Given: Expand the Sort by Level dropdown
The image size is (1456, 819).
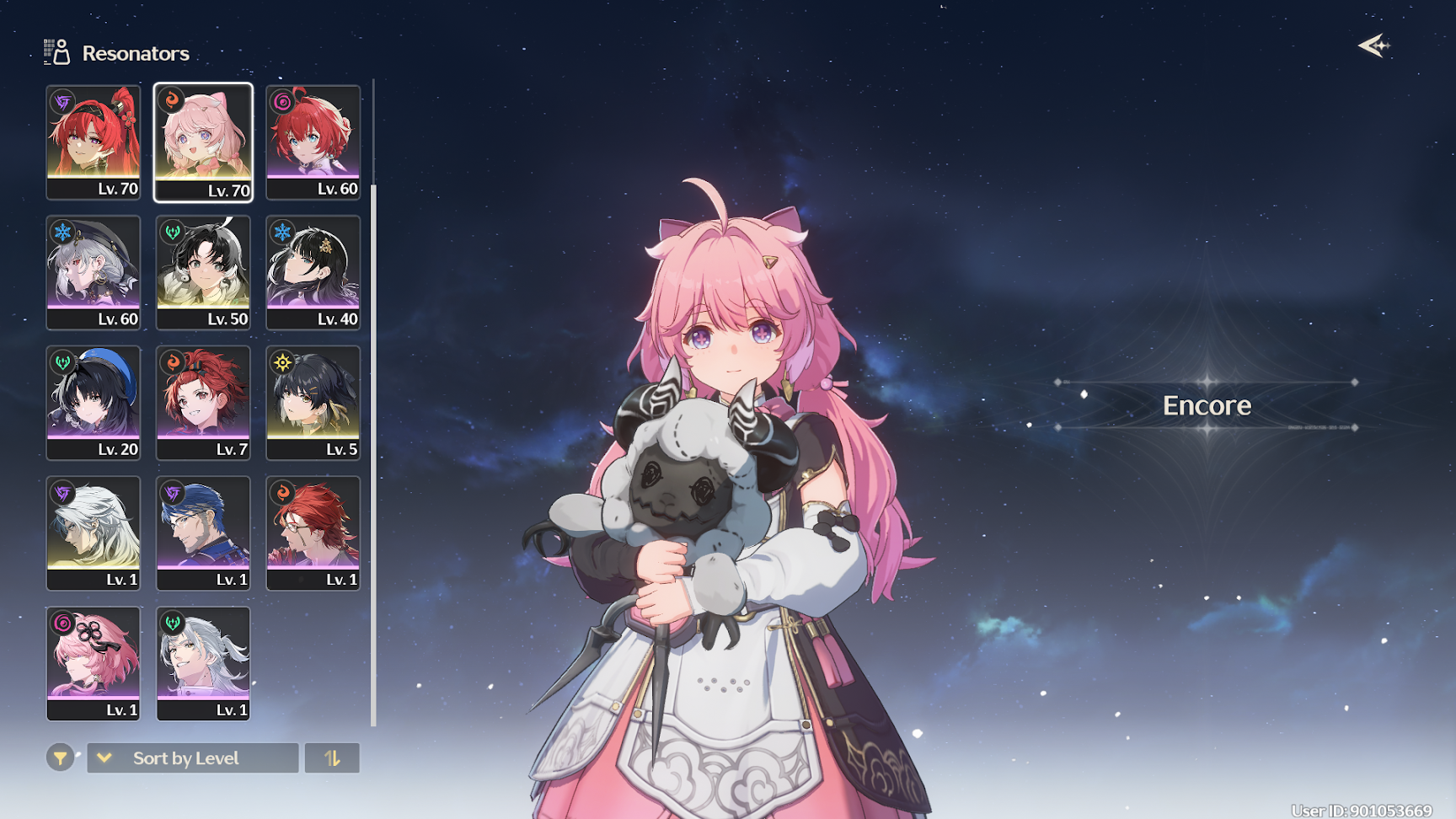Looking at the screenshot, I should tap(193, 758).
